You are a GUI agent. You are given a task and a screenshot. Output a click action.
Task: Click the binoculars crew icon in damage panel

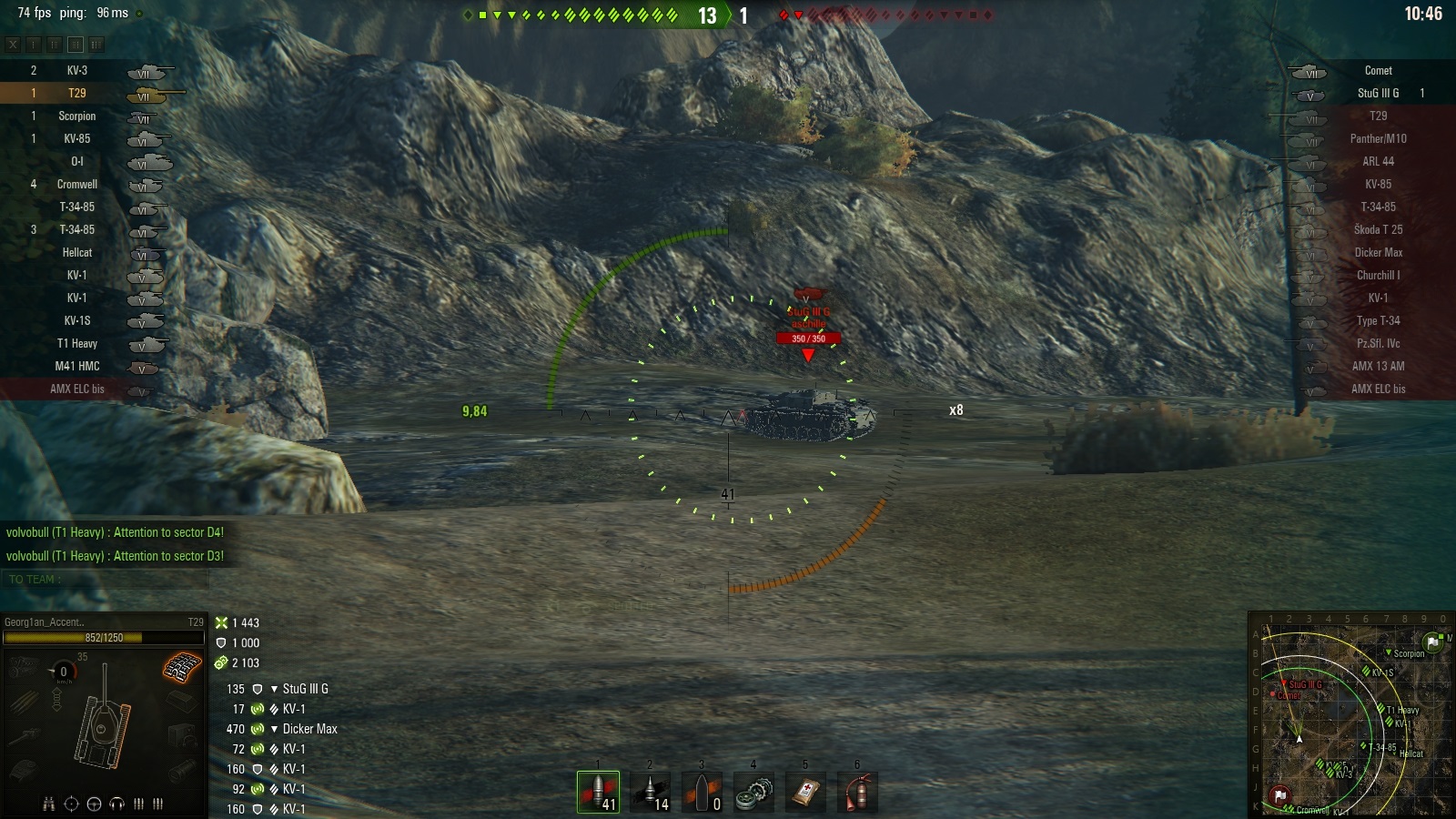(x=49, y=804)
